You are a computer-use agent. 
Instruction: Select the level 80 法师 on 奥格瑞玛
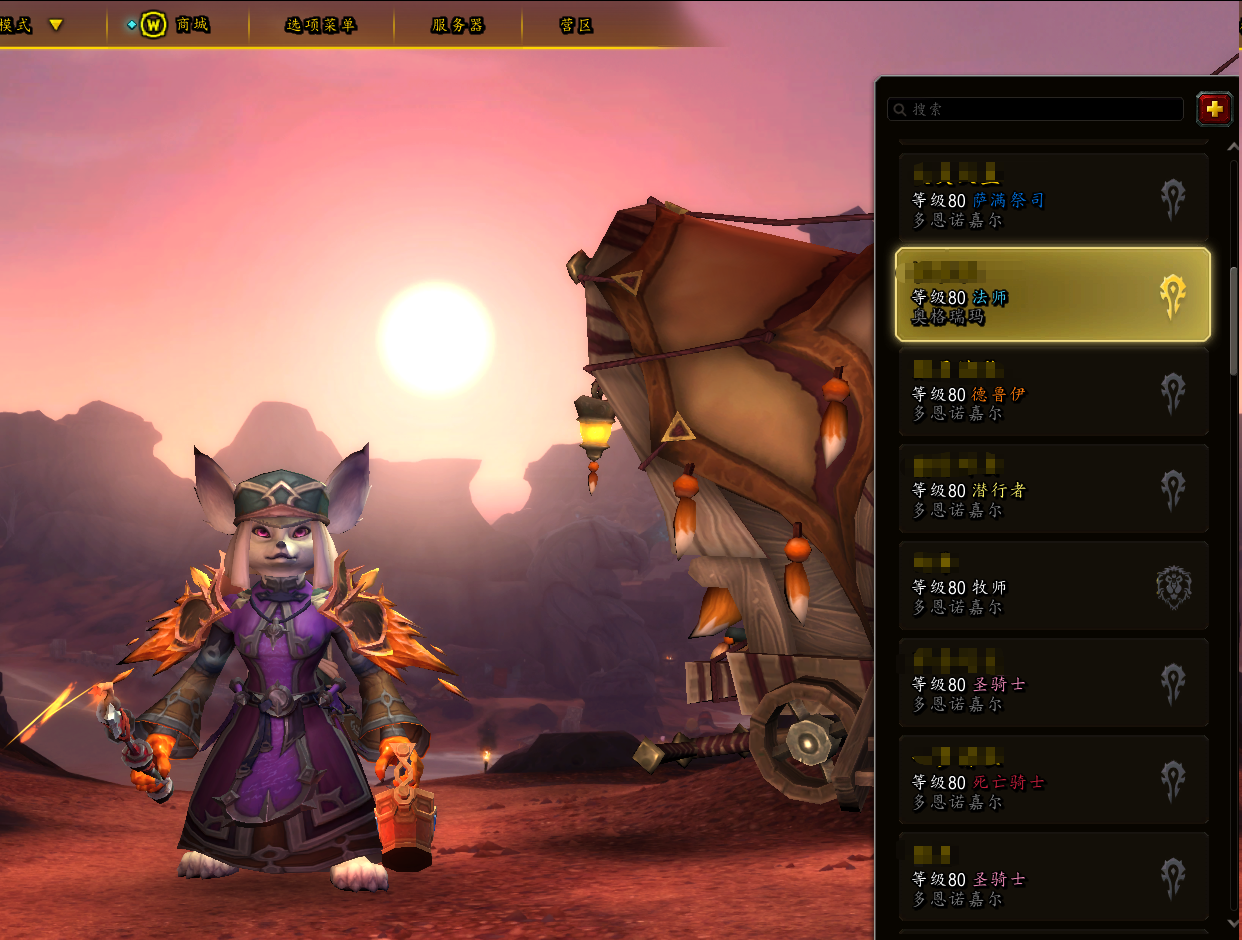[1053, 295]
